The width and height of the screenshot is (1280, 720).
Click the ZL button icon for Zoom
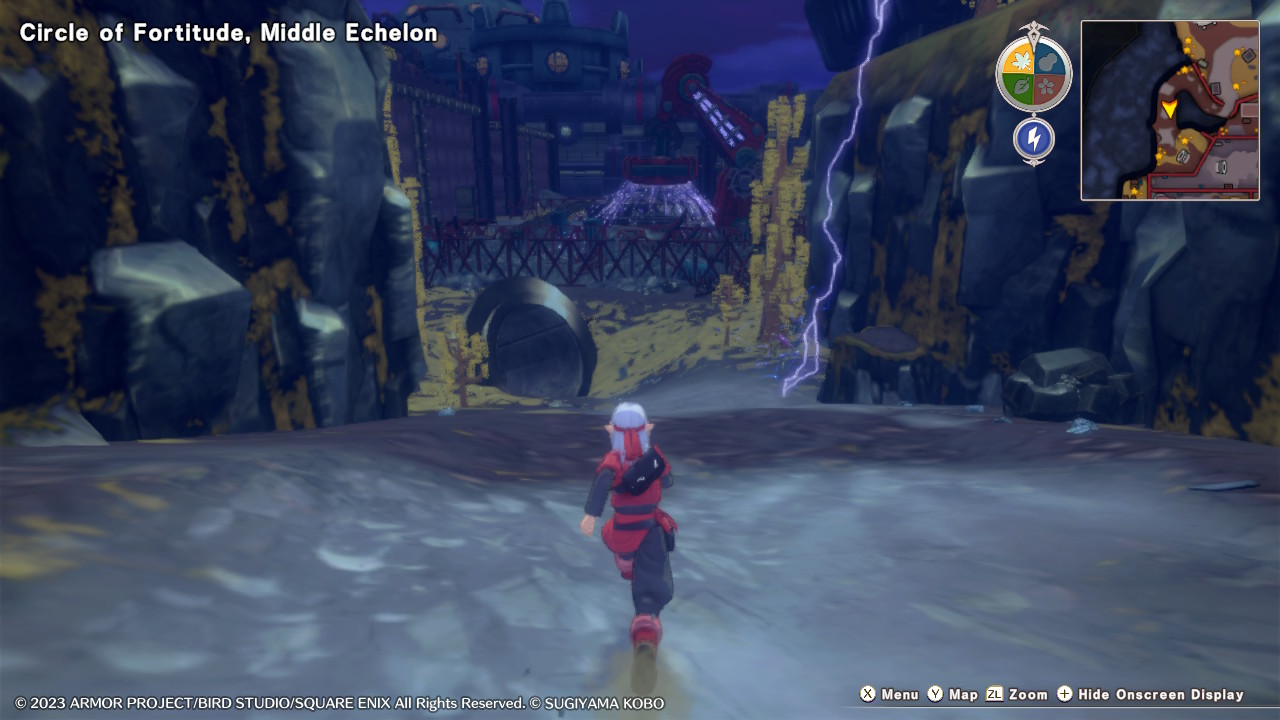coord(995,694)
